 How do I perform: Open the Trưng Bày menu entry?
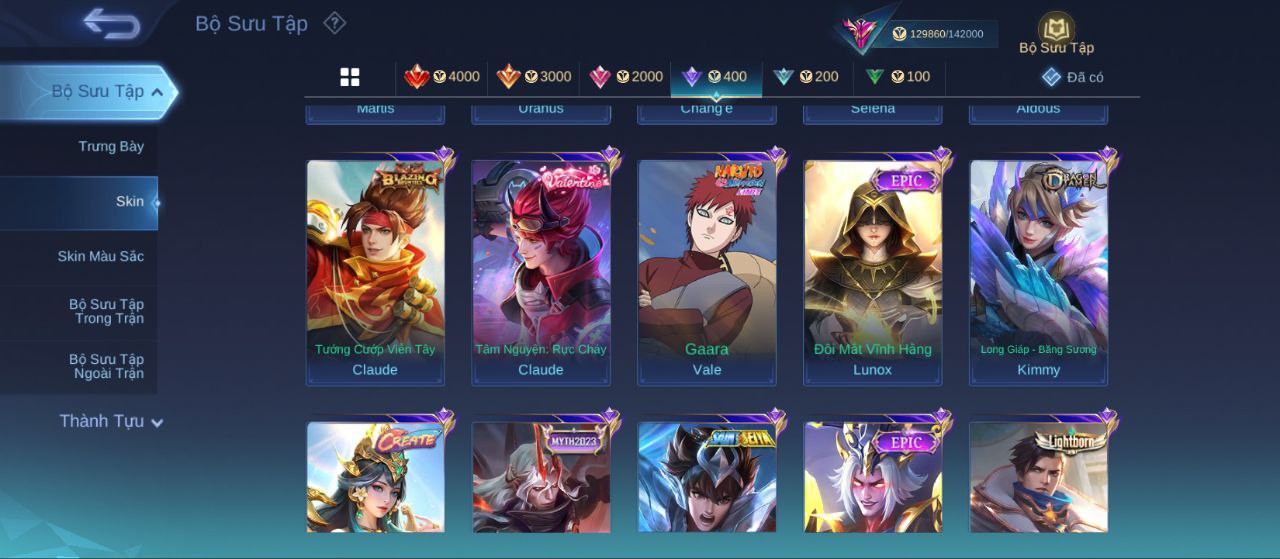[111, 147]
